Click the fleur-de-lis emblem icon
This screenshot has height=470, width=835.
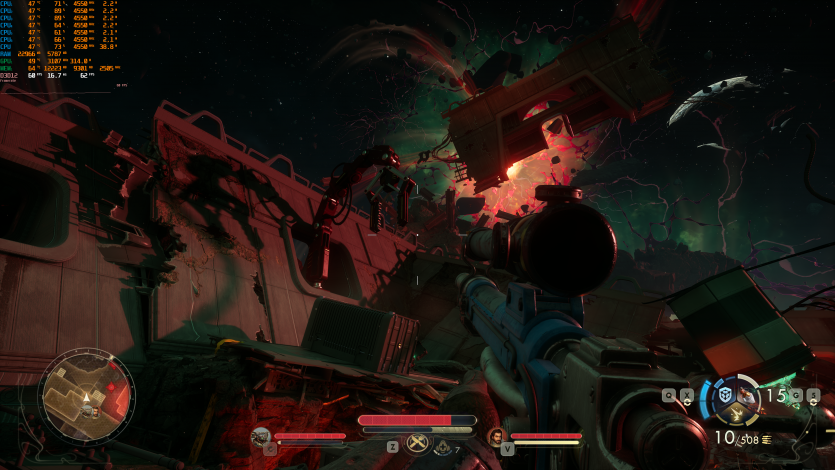pyautogui.click(x=442, y=449)
